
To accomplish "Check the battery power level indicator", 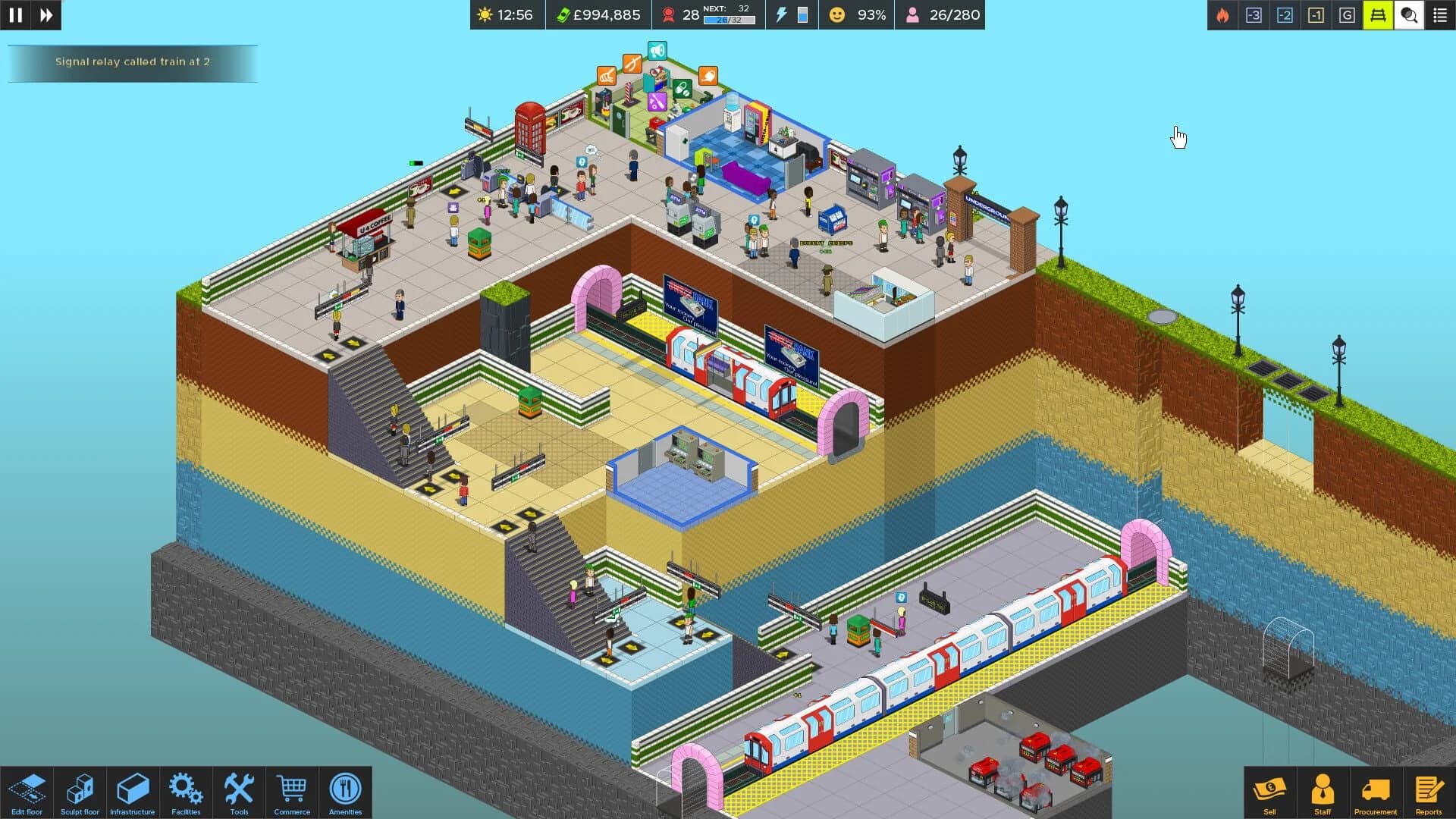I will click(x=803, y=14).
